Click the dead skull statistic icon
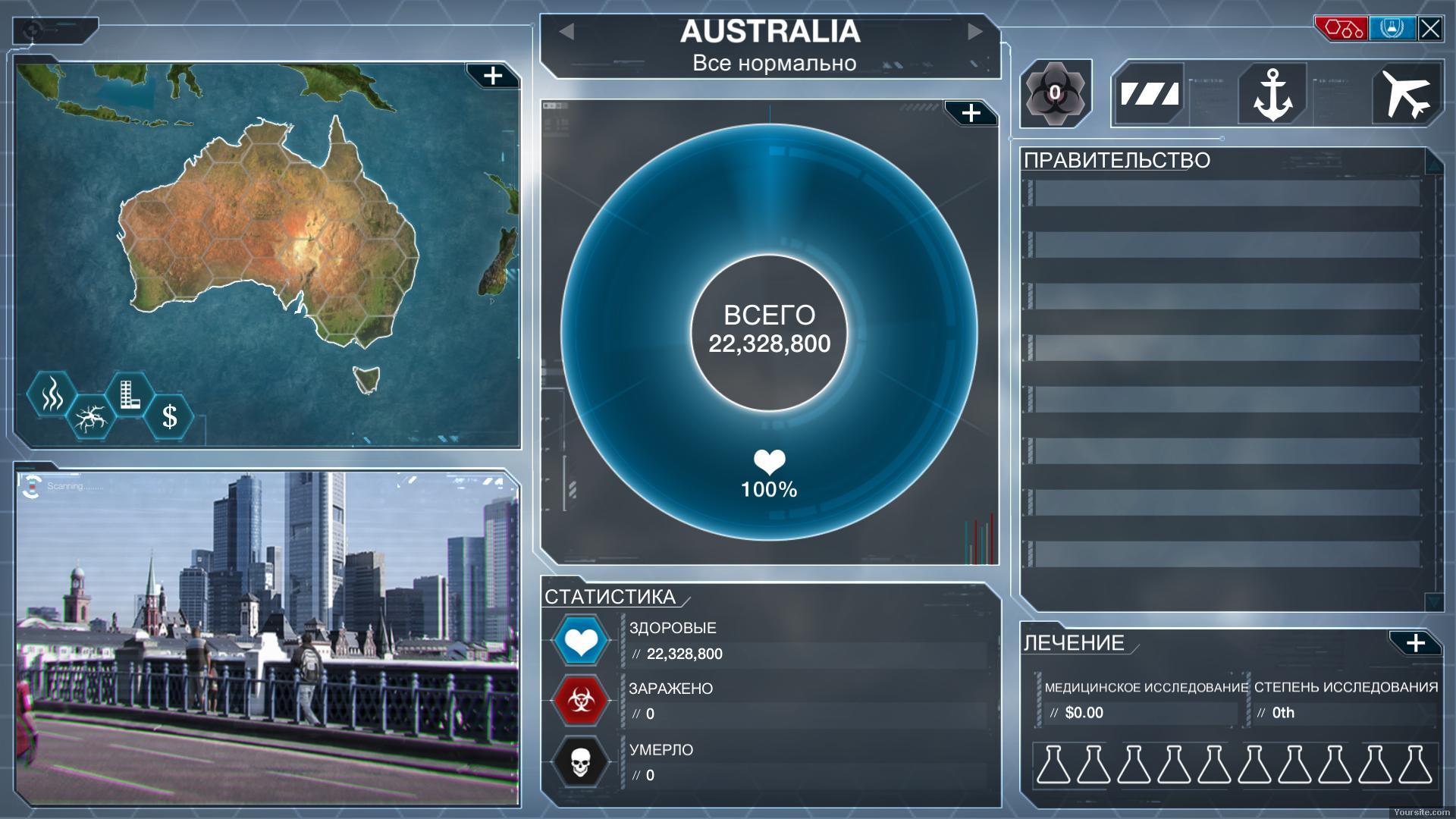This screenshot has height=819, width=1456. 581,762
